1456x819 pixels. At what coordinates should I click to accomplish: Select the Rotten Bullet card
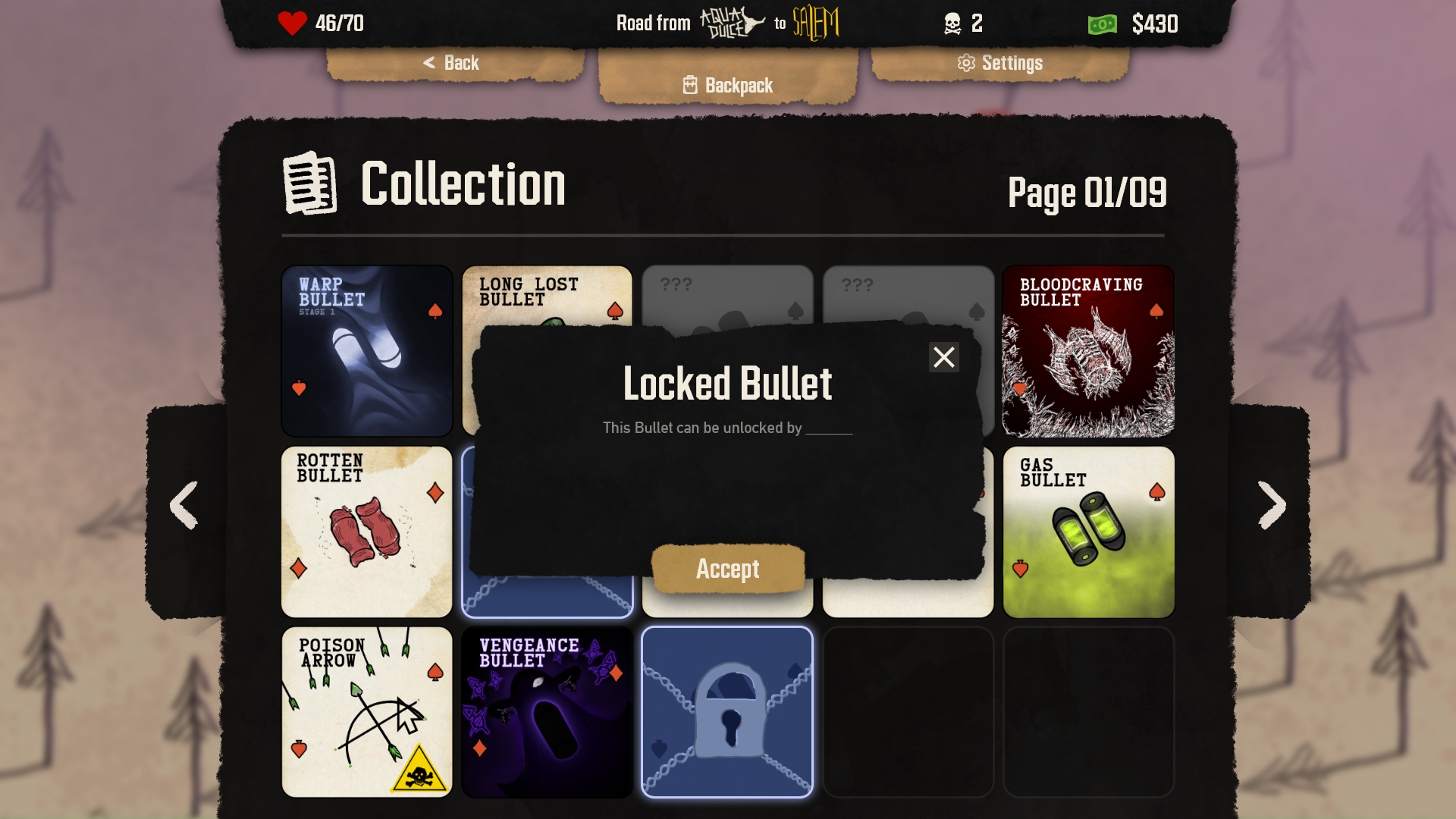click(367, 532)
